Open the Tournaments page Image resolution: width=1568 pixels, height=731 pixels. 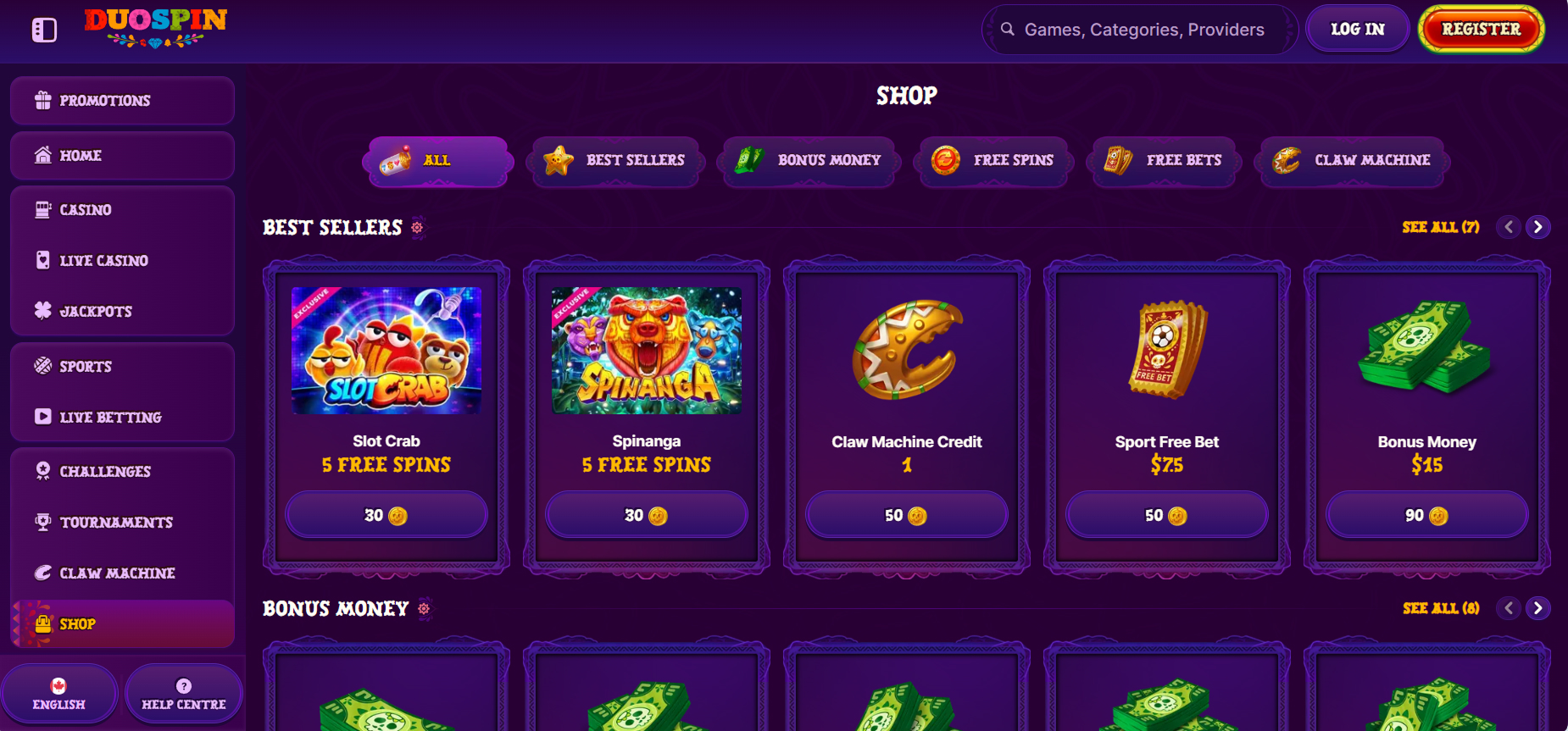click(122, 523)
